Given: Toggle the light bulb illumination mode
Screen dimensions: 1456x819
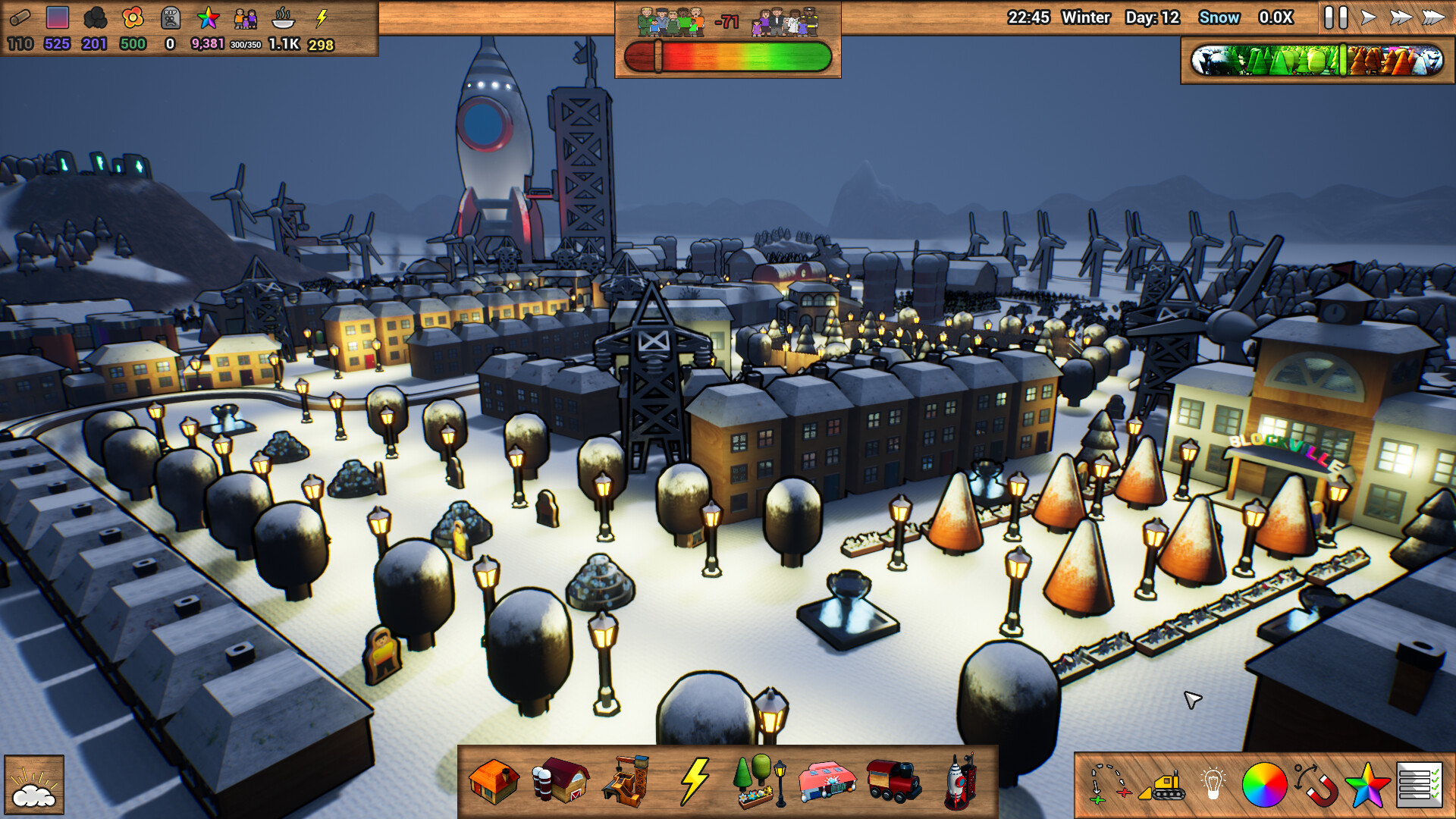Looking at the screenshot, I should click(1212, 783).
